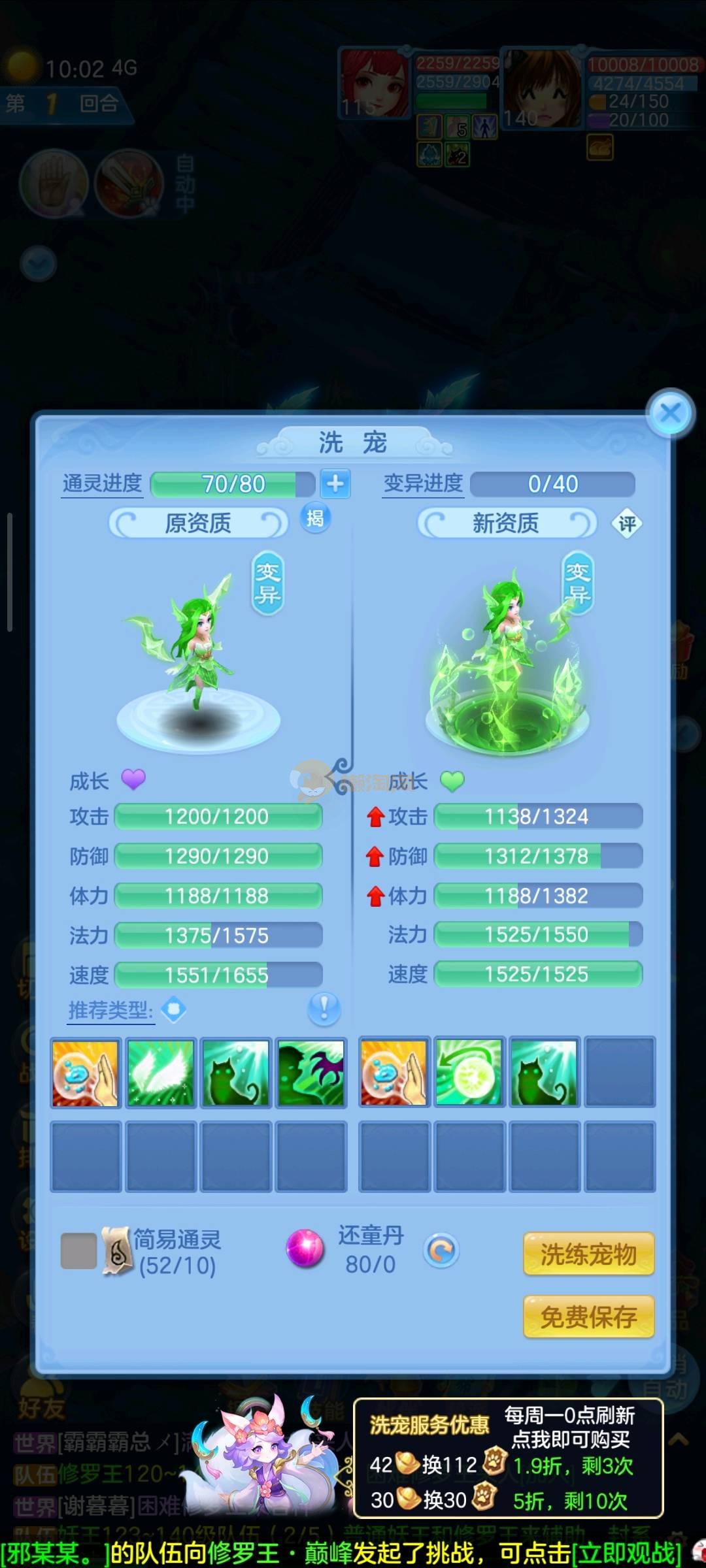
Task: Select the new pet's green cat skill icon
Action: coord(544,1073)
